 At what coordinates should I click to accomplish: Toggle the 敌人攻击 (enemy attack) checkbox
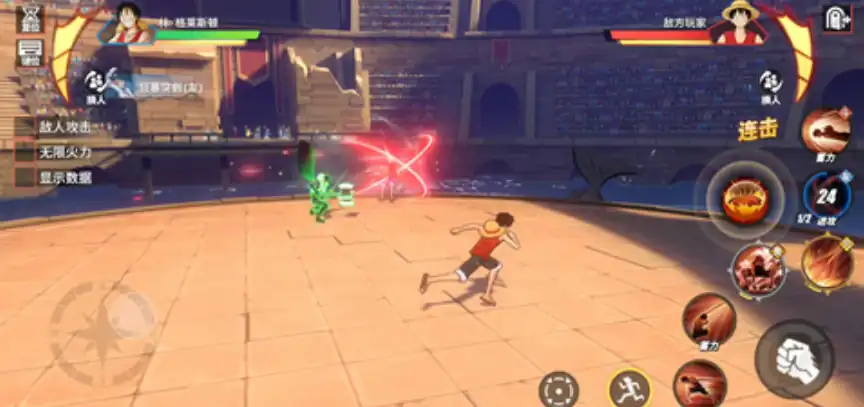[x=25, y=127]
